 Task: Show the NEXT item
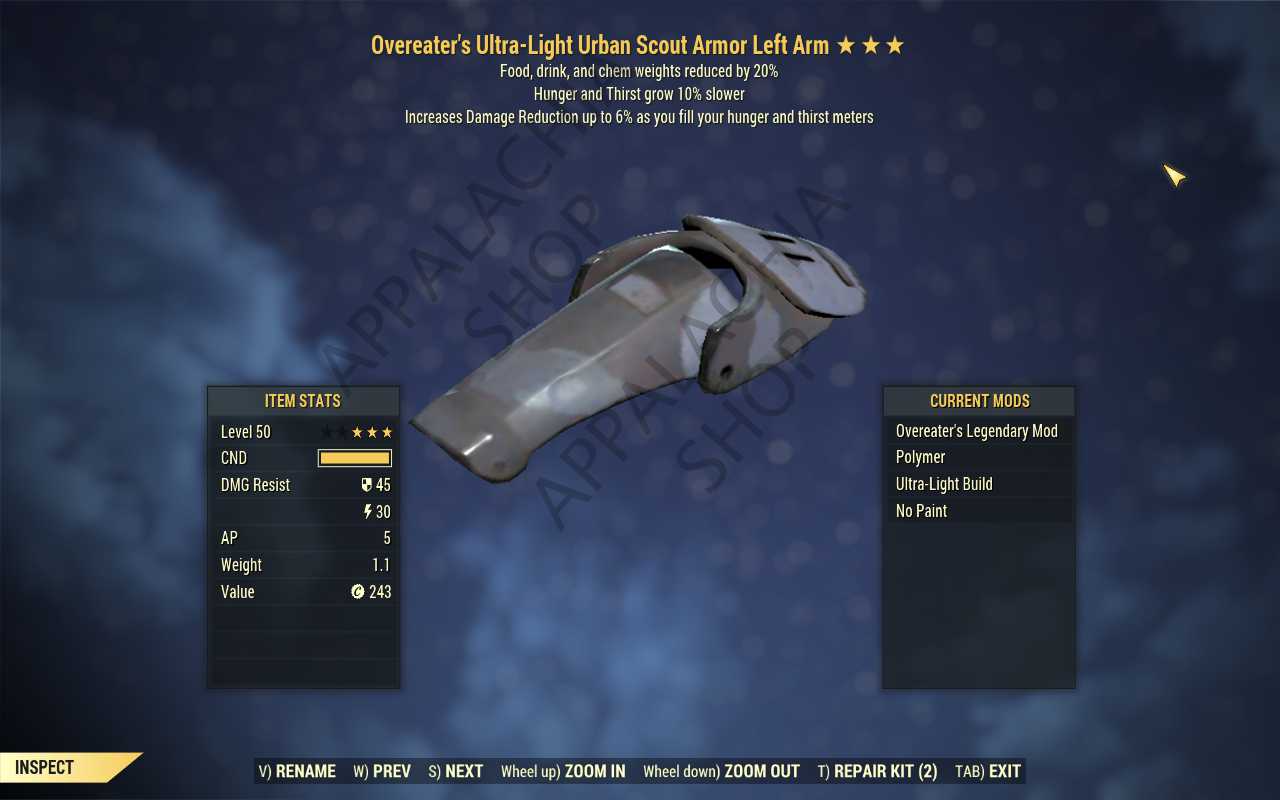456,771
